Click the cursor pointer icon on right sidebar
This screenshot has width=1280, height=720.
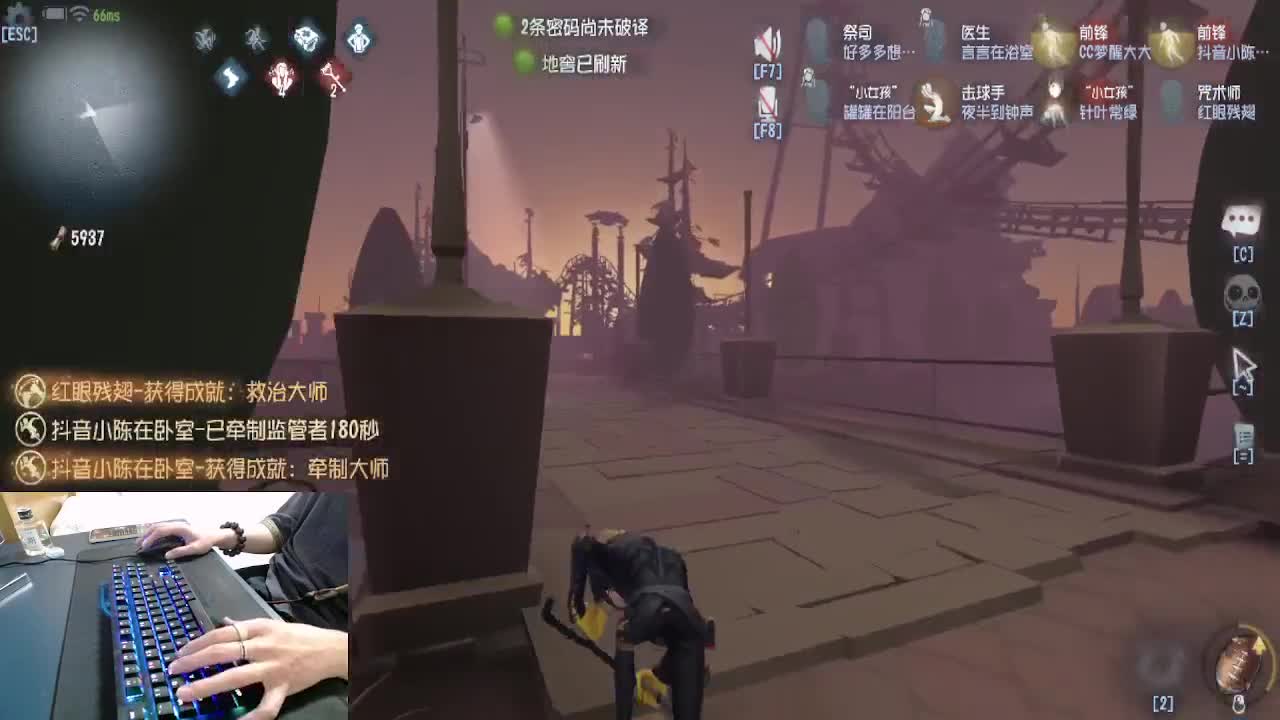pyautogui.click(x=1242, y=365)
